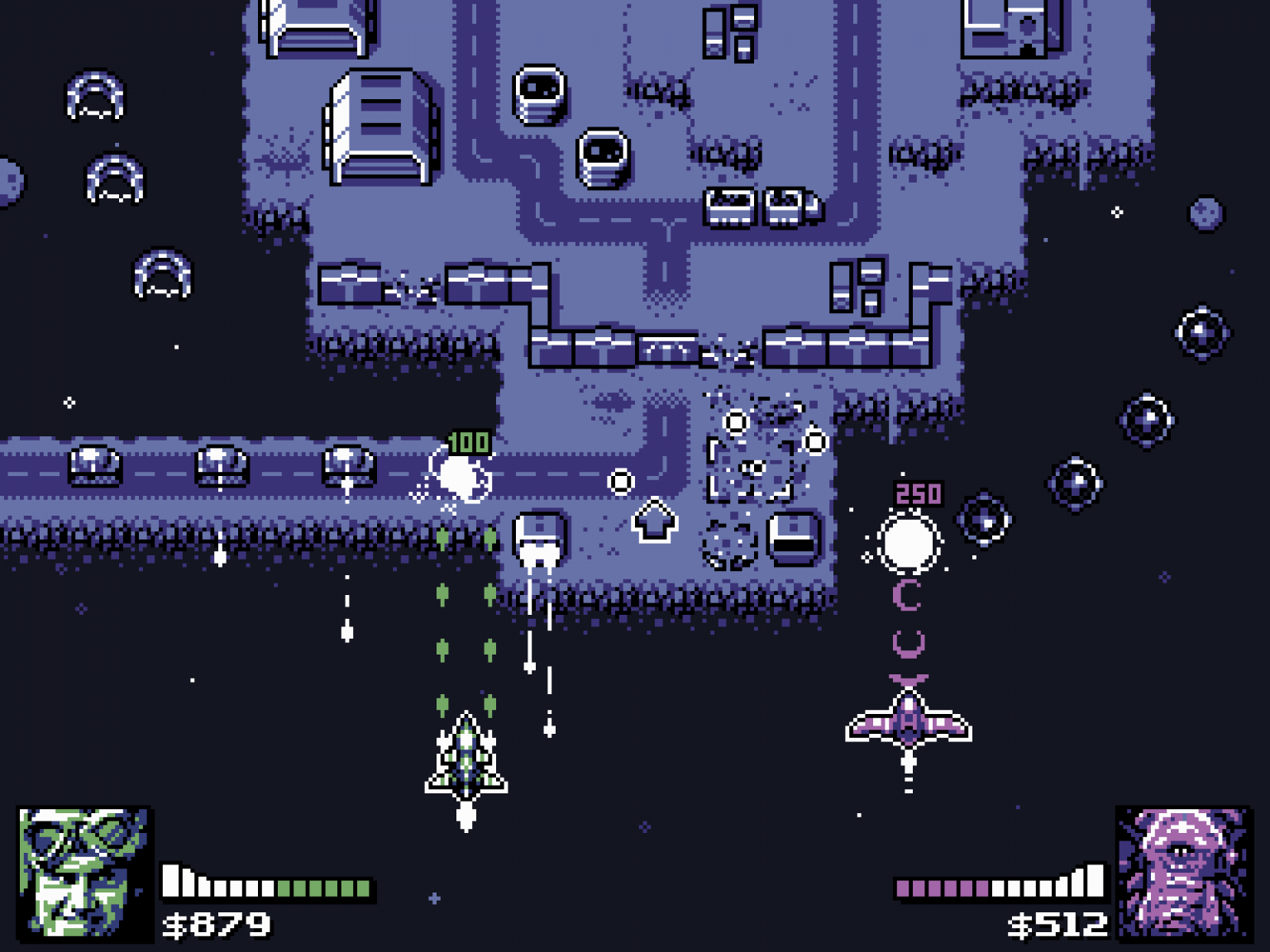
Task: Open the igloo structure near the road
Action: 542,95
